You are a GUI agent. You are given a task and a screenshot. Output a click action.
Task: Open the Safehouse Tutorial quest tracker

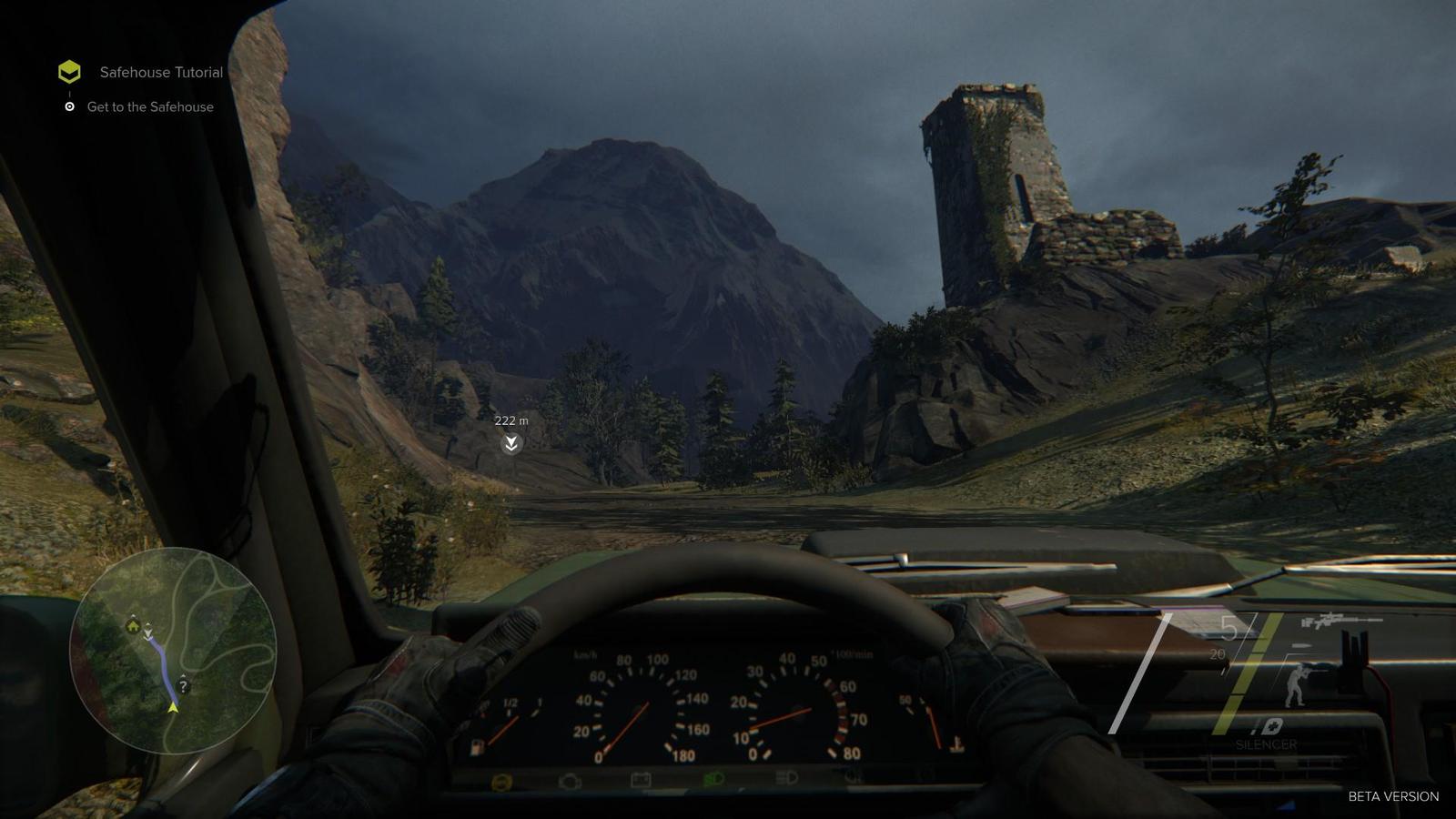(x=160, y=72)
